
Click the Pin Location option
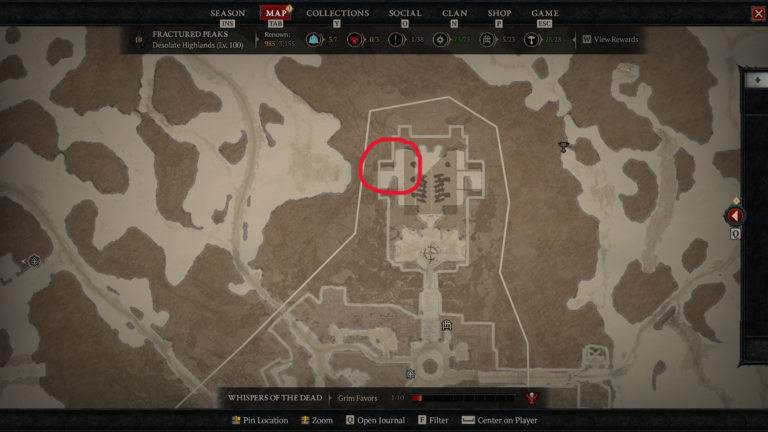(260, 421)
